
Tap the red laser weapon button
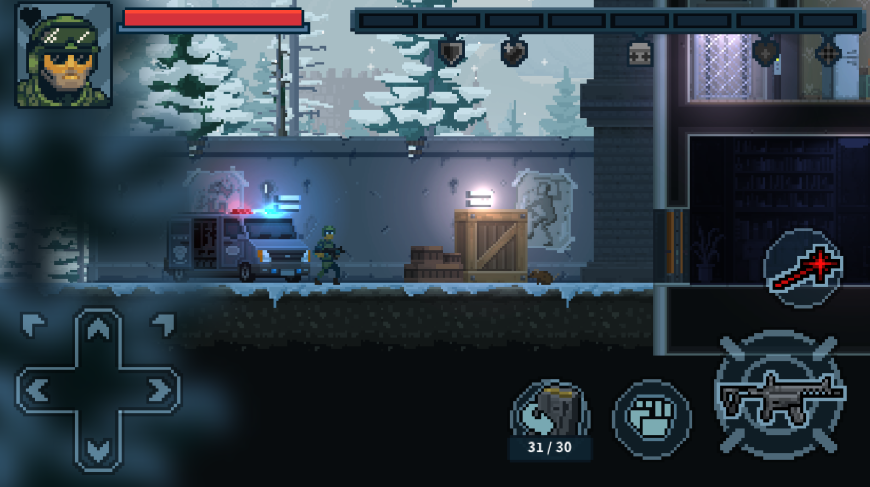click(803, 267)
